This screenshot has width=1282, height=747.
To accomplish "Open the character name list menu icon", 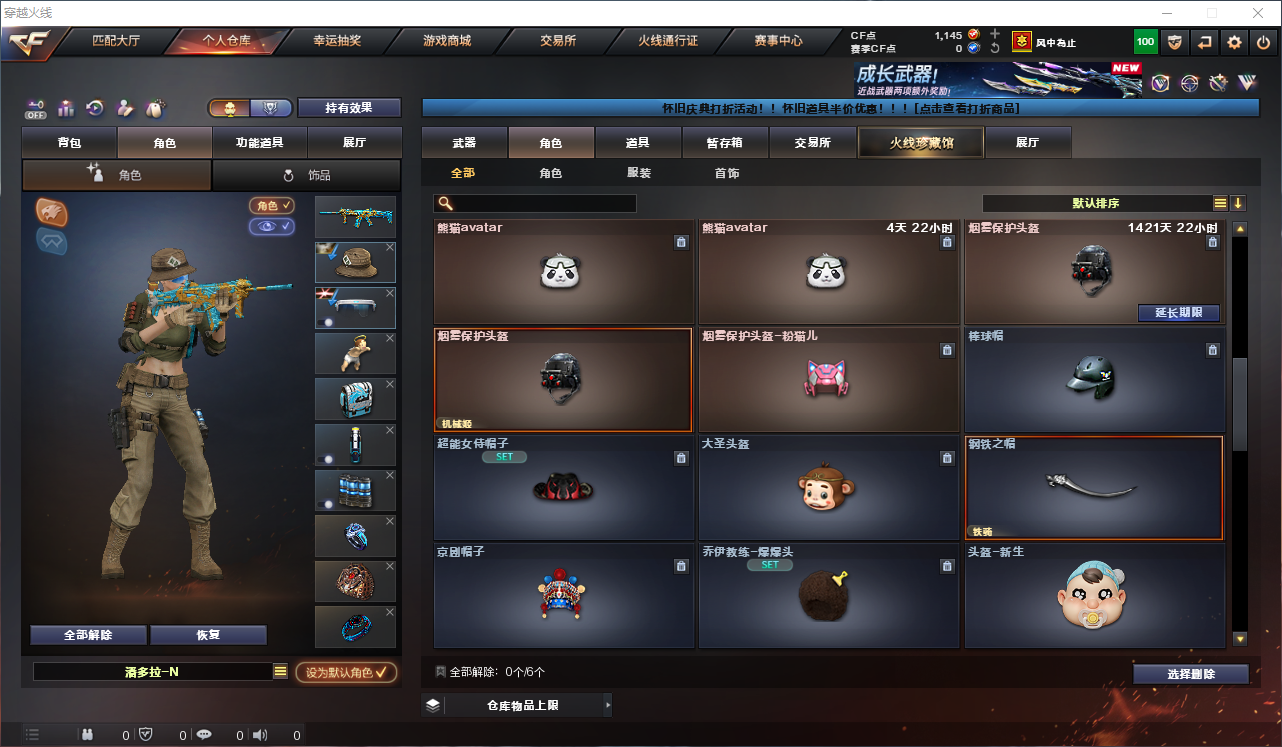I will click(x=280, y=672).
